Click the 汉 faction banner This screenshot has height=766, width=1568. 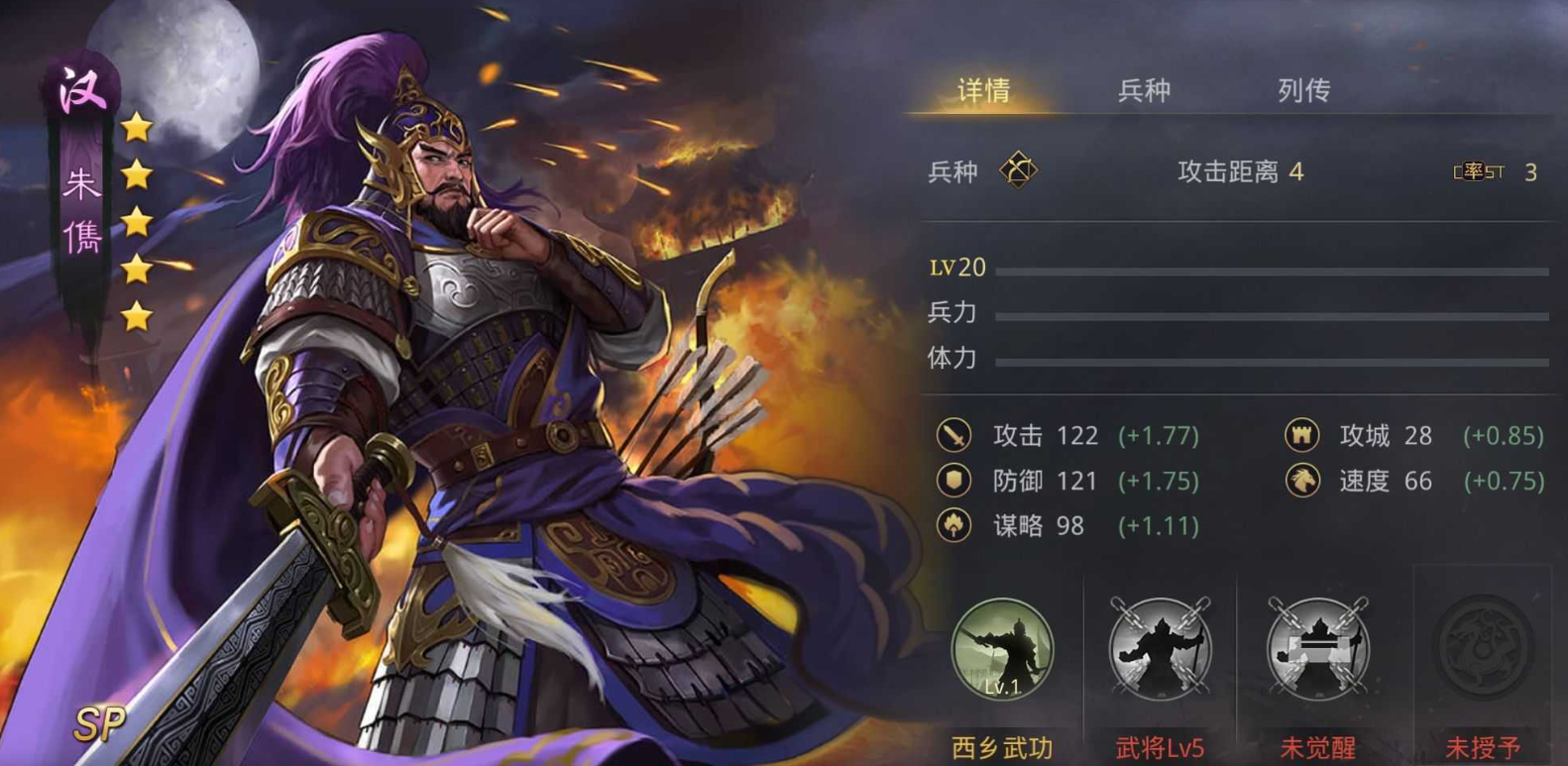coord(84,89)
